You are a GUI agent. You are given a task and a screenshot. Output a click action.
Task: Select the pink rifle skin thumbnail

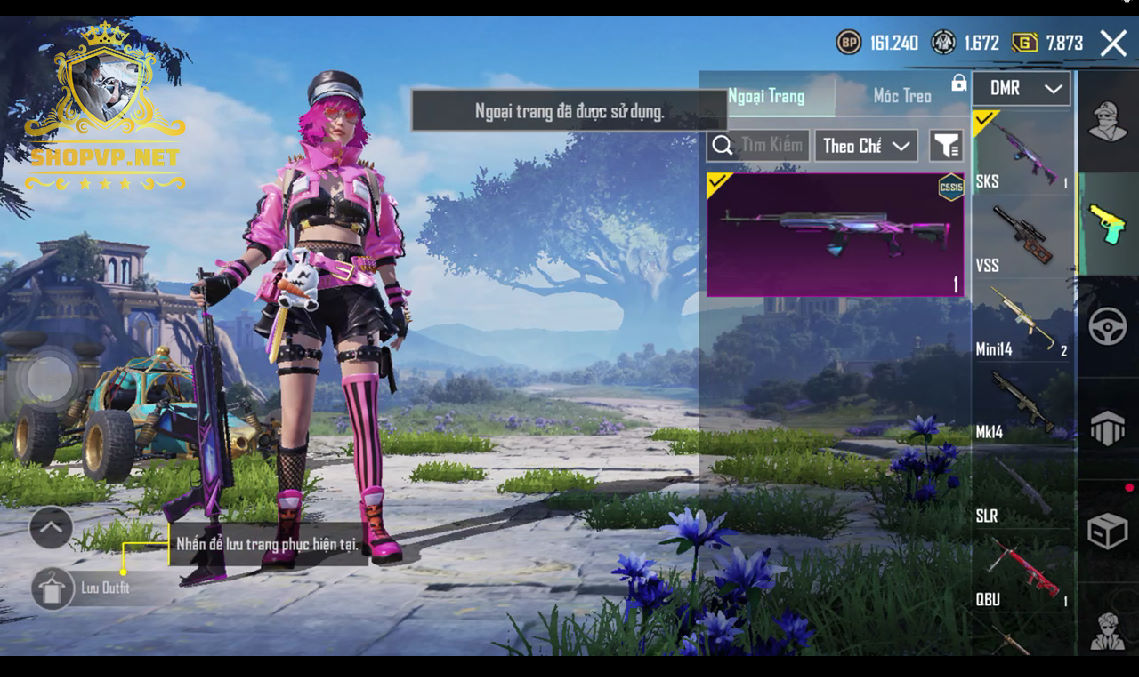tap(835, 235)
